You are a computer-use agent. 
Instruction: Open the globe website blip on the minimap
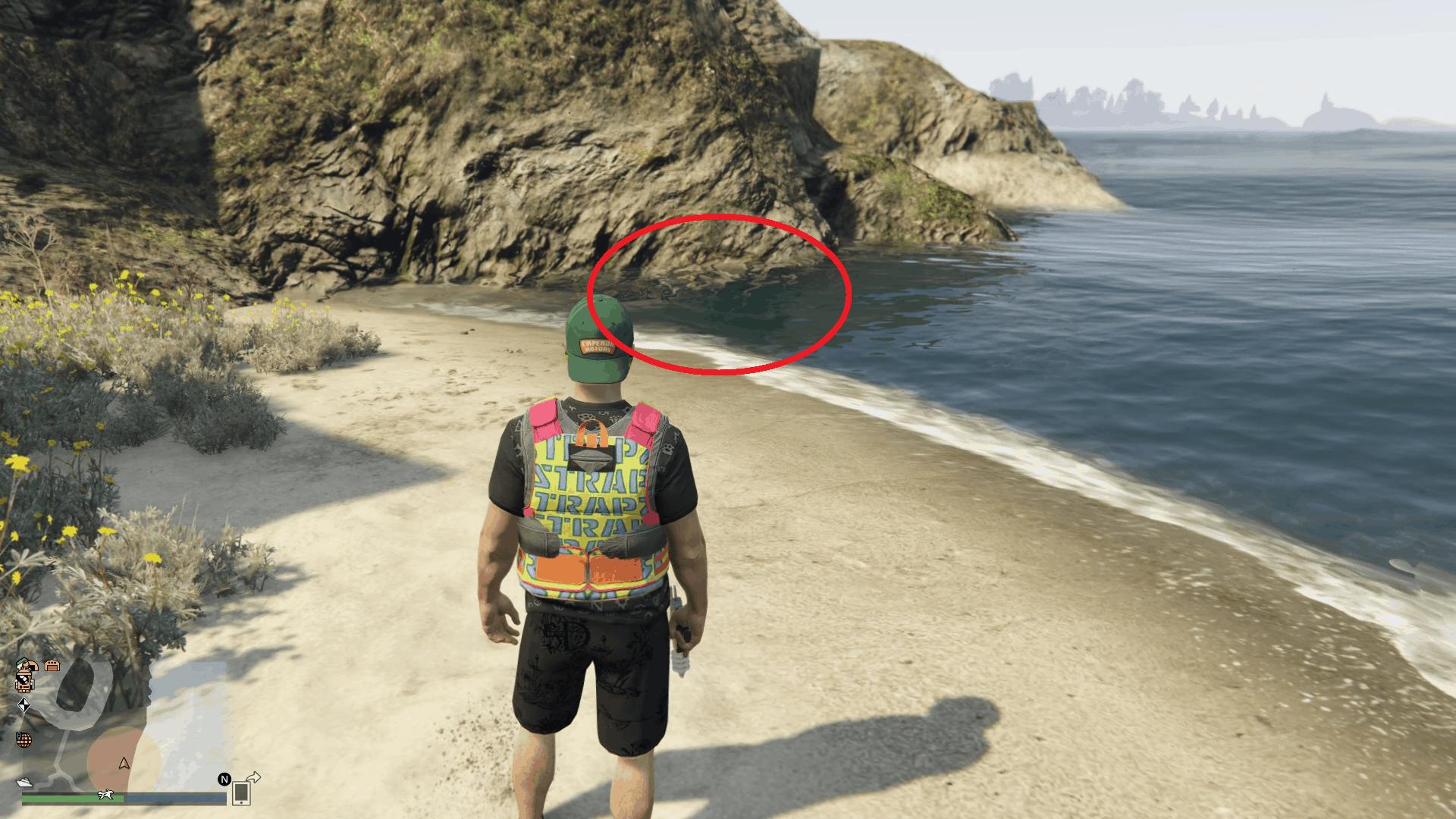24,740
